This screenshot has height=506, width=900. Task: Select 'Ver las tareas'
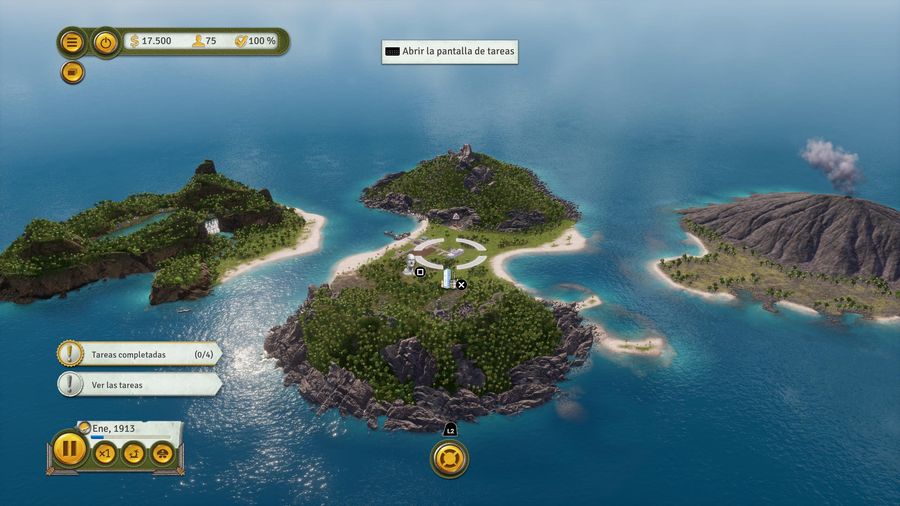point(140,384)
